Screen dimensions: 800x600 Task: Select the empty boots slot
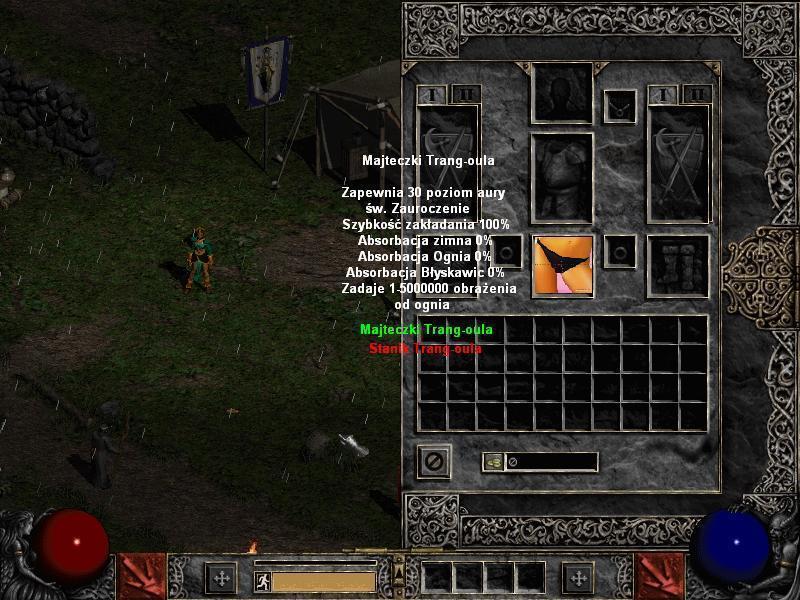point(678,265)
